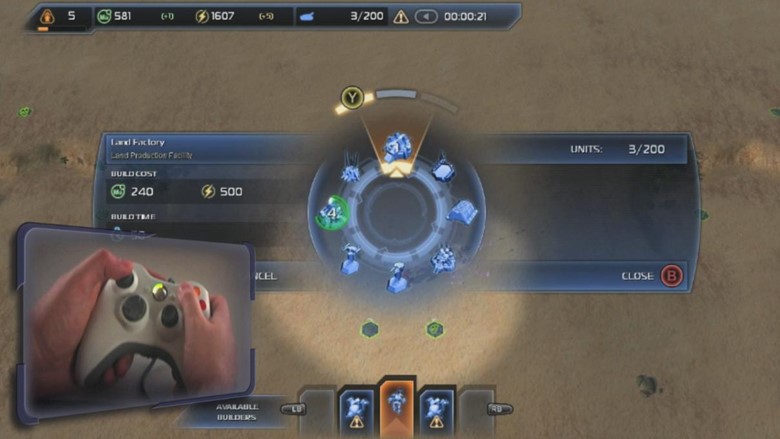780x439 pixels.
Task: Click the arrow button beside the game timer
Action: point(426,16)
